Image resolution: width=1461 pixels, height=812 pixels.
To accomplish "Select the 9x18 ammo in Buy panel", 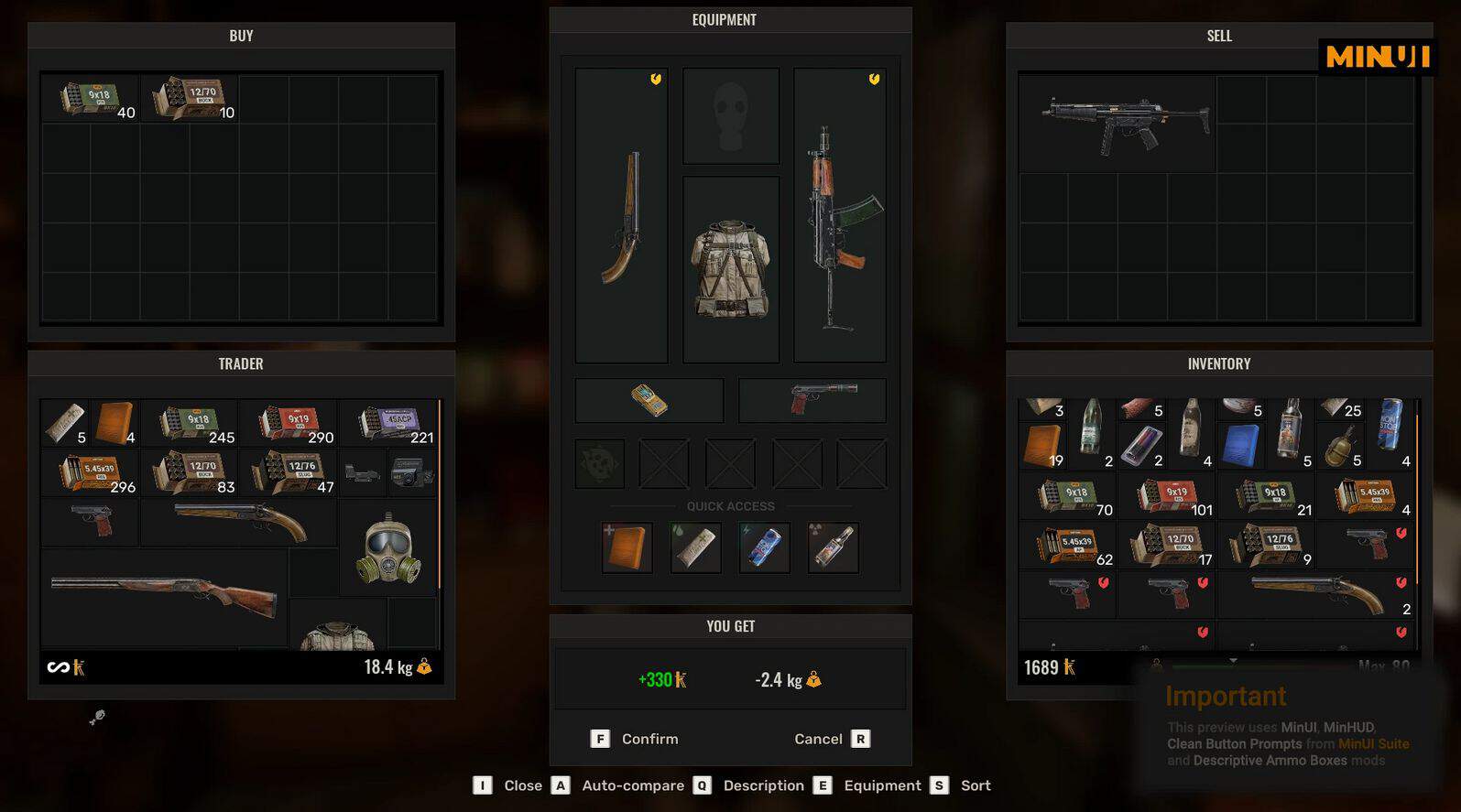I will [x=90, y=98].
